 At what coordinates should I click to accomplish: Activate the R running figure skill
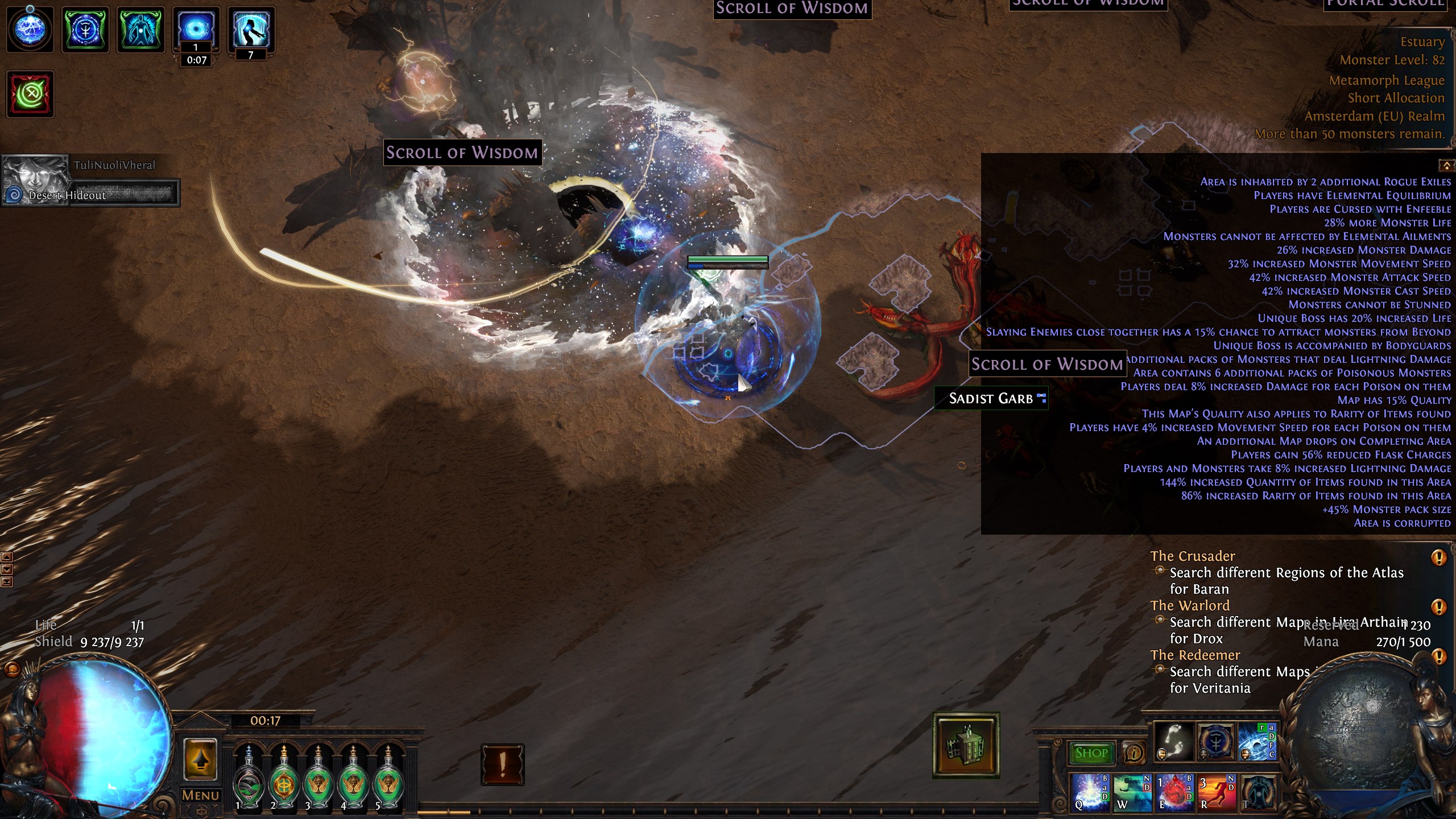pyautogui.click(x=1216, y=792)
